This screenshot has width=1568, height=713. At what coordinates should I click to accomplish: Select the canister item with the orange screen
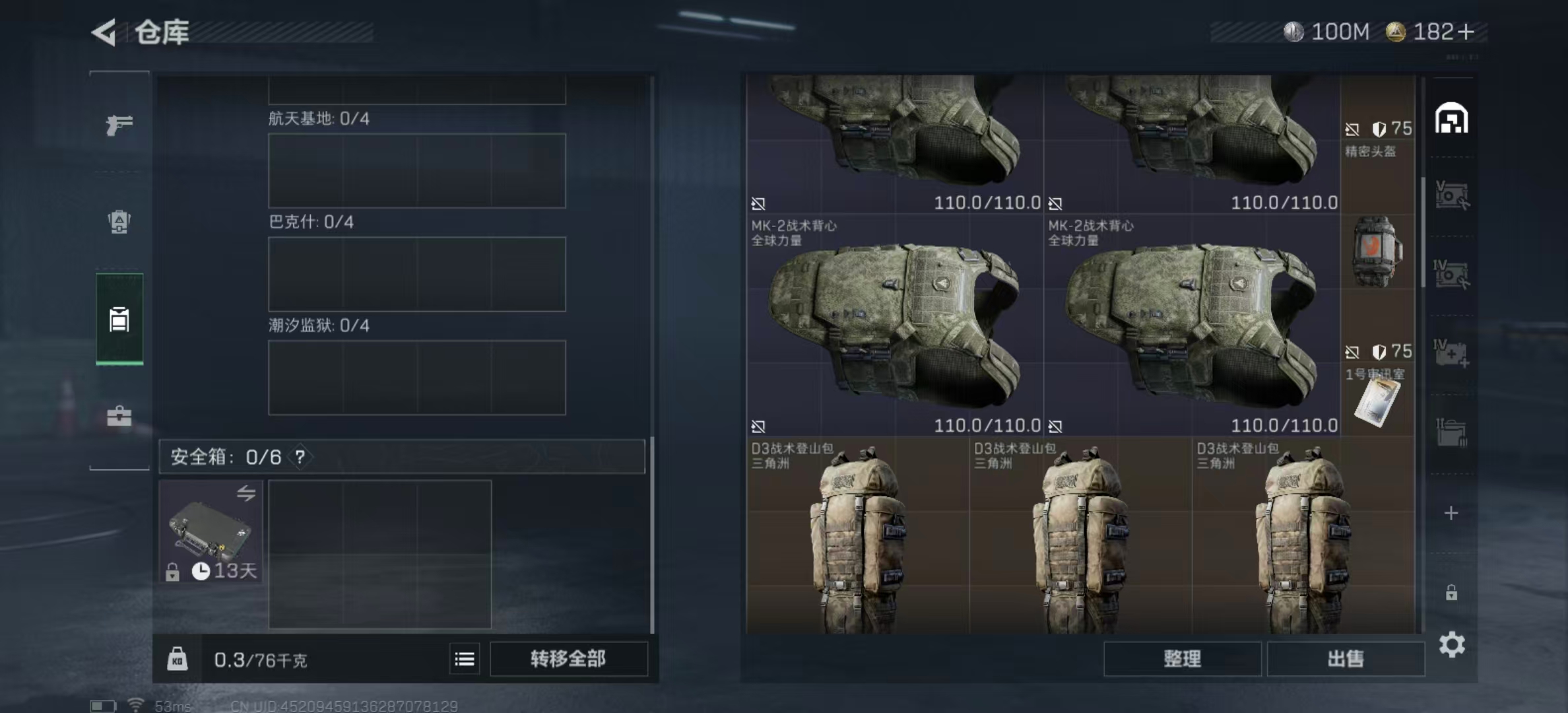[1375, 251]
